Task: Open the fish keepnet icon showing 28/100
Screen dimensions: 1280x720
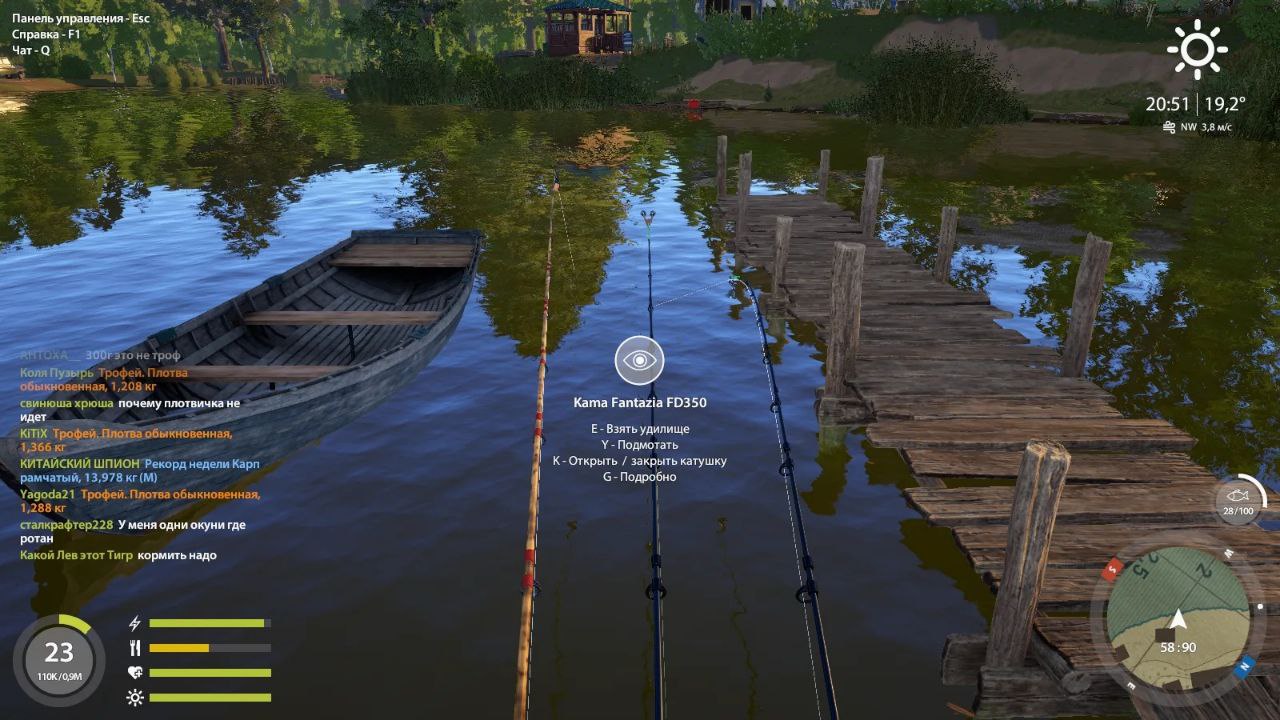Action: click(x=1237, y=499)
